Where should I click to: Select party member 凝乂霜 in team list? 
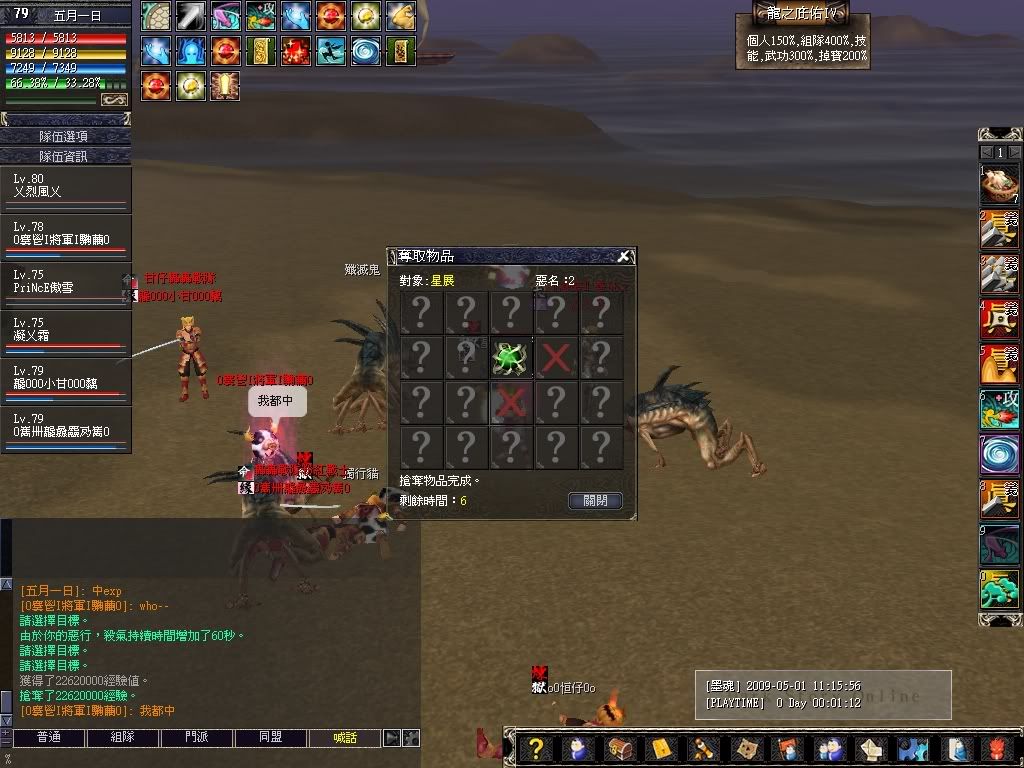(66, 330)
